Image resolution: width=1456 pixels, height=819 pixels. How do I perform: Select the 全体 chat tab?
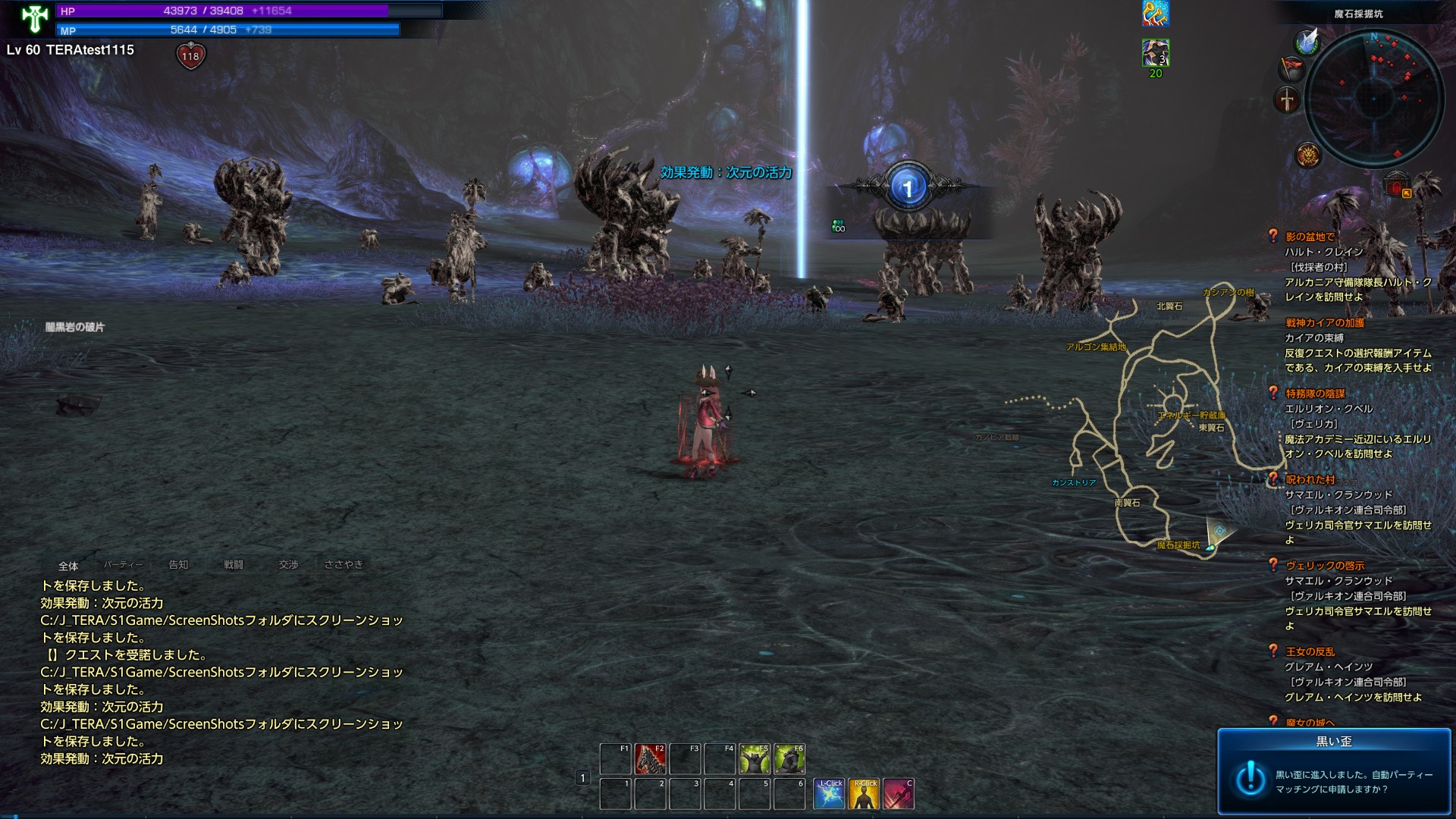click(x=68, y=566)
